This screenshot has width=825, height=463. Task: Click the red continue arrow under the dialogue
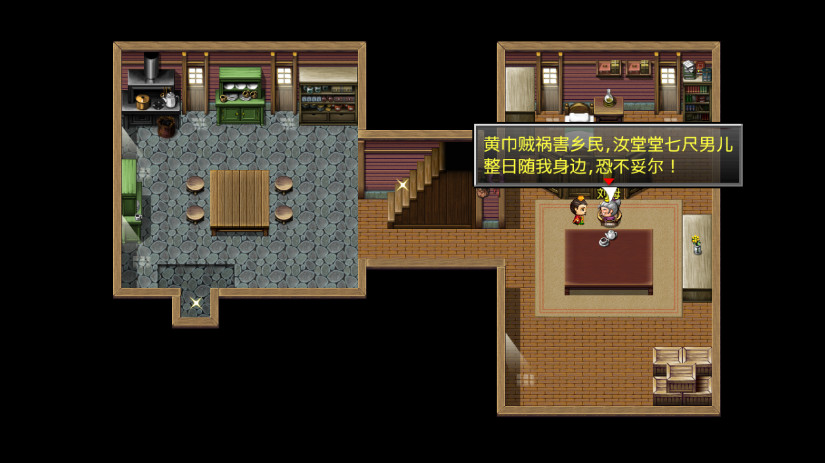pyautogui.click(x=608, y=182)
